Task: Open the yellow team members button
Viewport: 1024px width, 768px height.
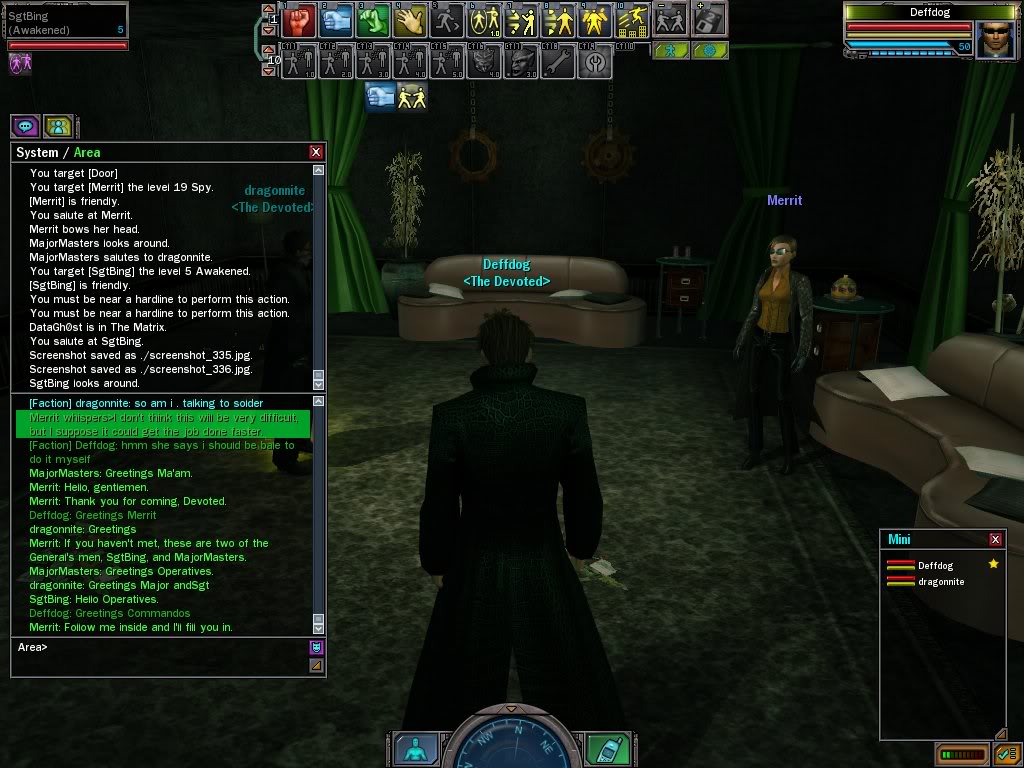Action: point(60,126)
